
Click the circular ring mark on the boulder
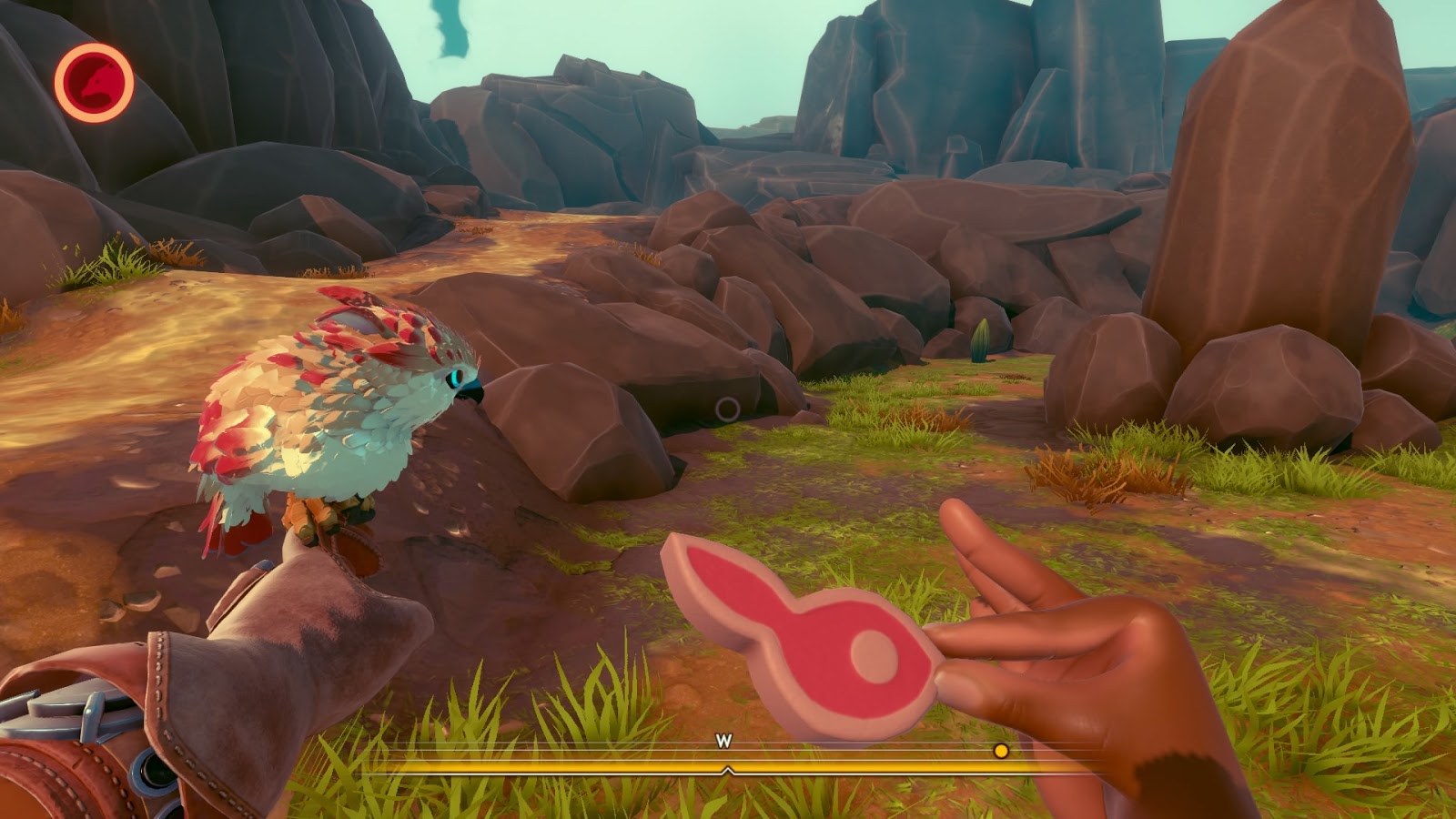click(x=725, y=408)
